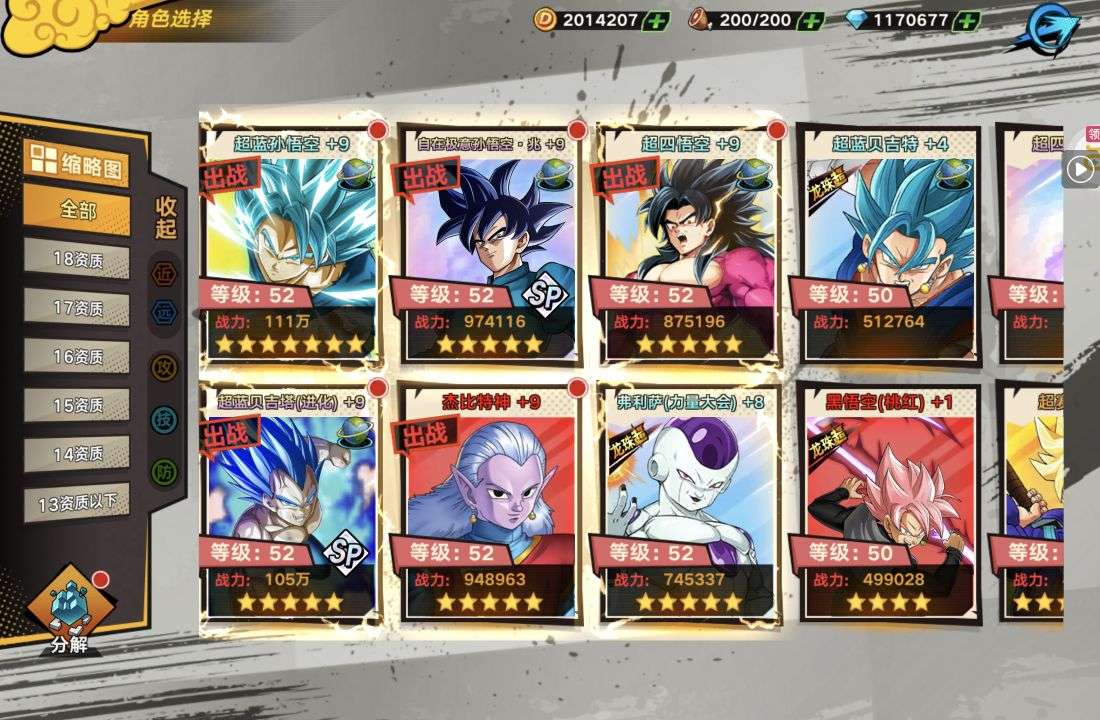Image resolution: width=1100 pixels, height=720 pixels.
Task: Filter by 16资质
Action: [x=77, y=356]
